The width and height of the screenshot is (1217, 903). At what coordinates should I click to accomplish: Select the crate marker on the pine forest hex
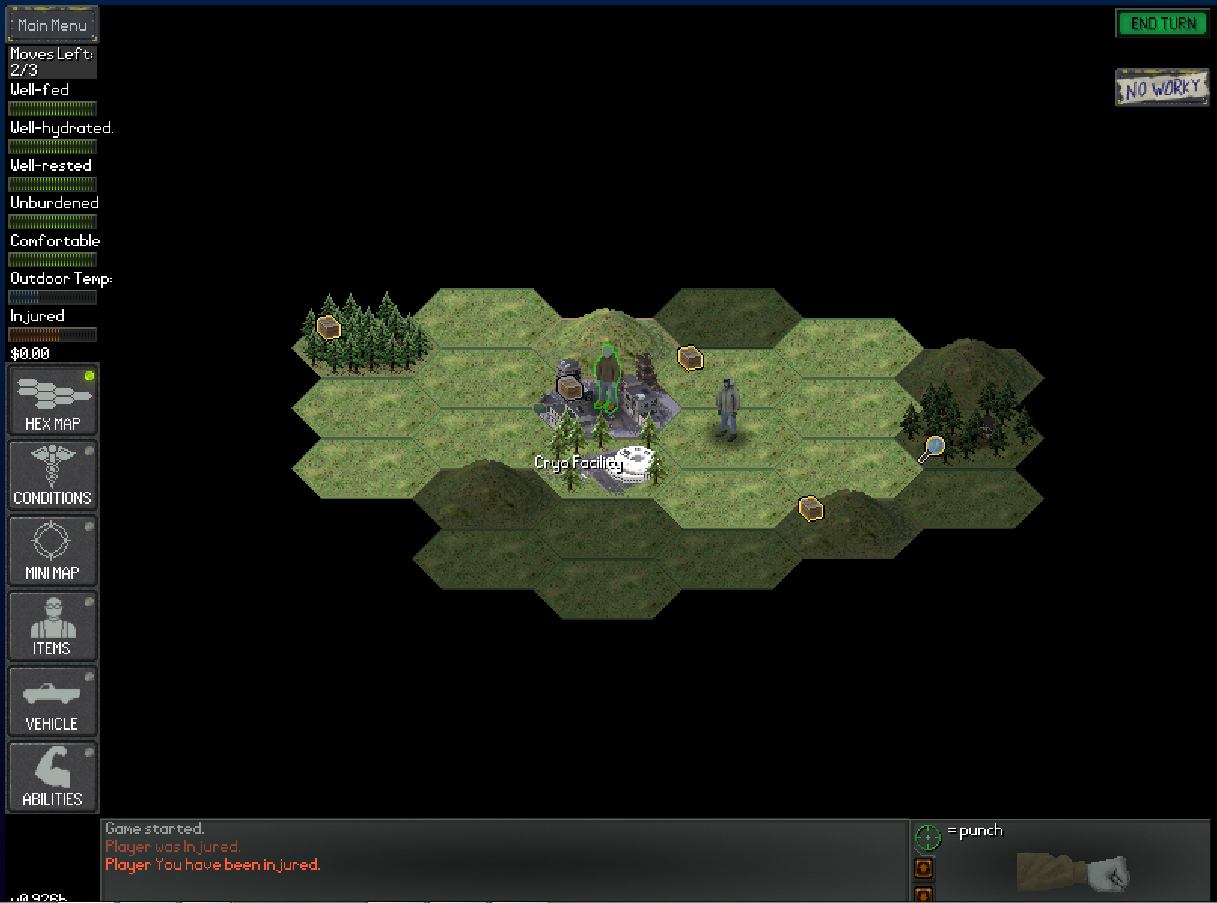tap(328, 327)
